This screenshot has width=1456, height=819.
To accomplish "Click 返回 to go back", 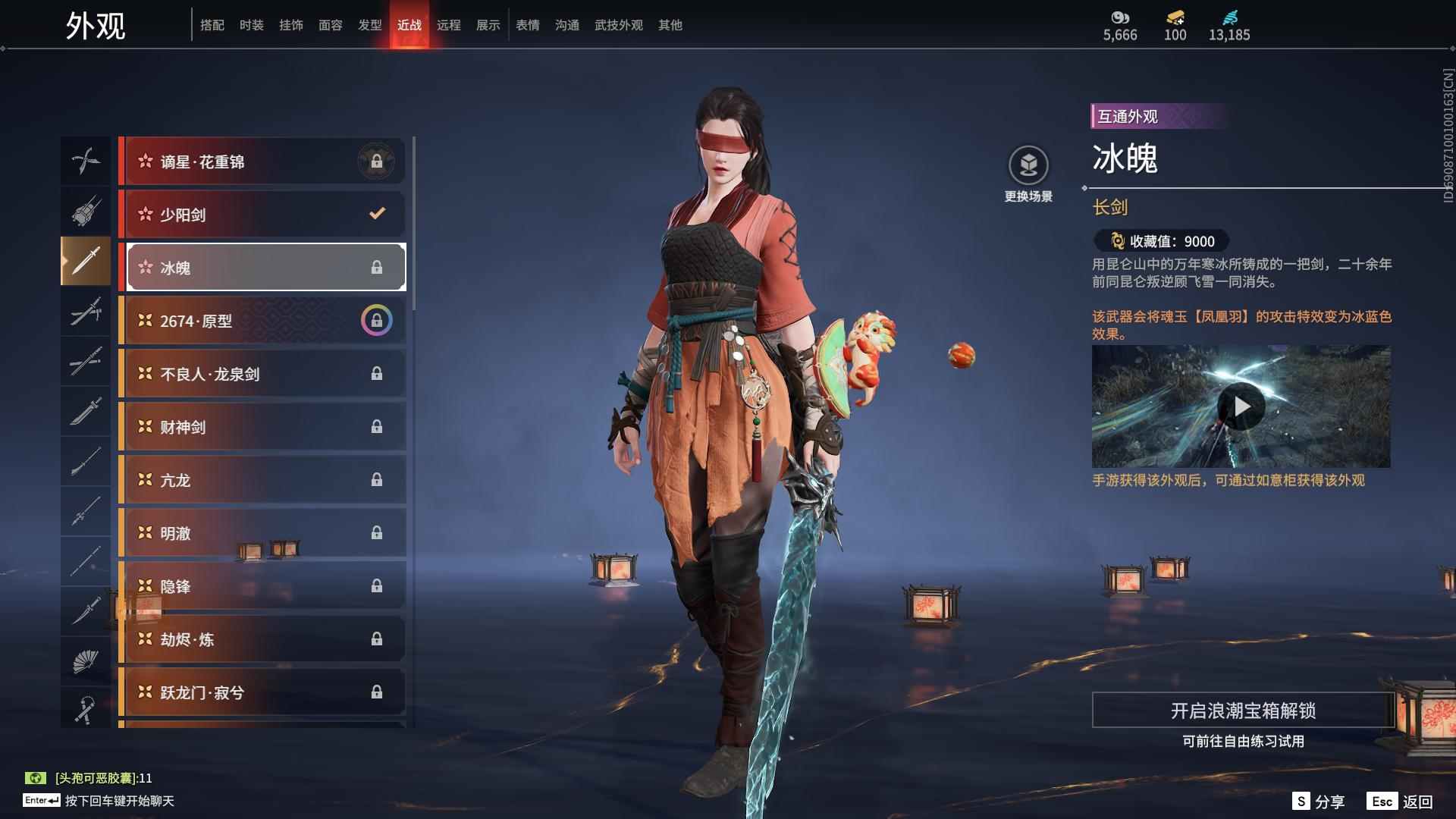I will point(1401,802).
